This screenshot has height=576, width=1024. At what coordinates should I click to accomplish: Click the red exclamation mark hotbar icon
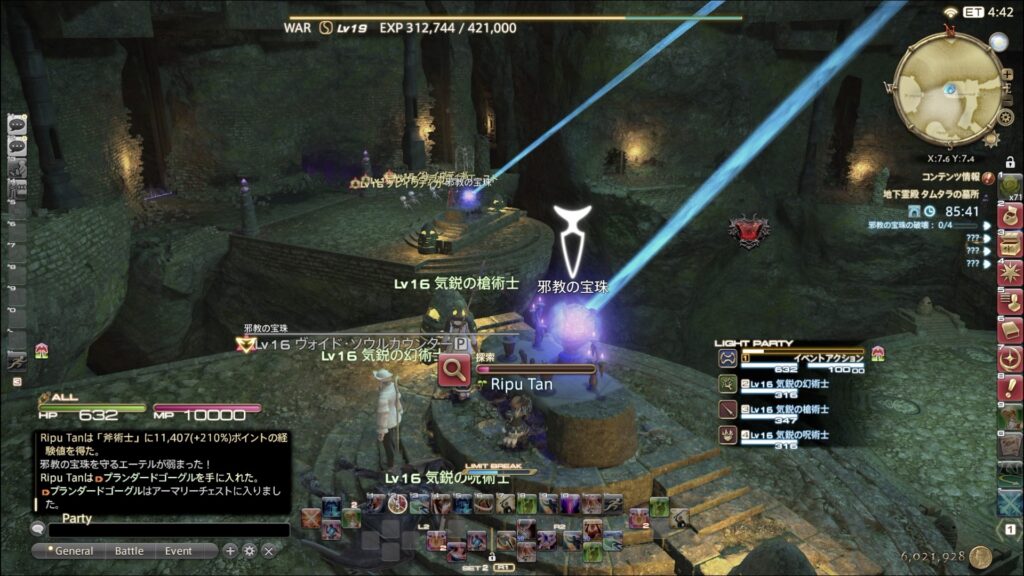(x=1010, y=386)
